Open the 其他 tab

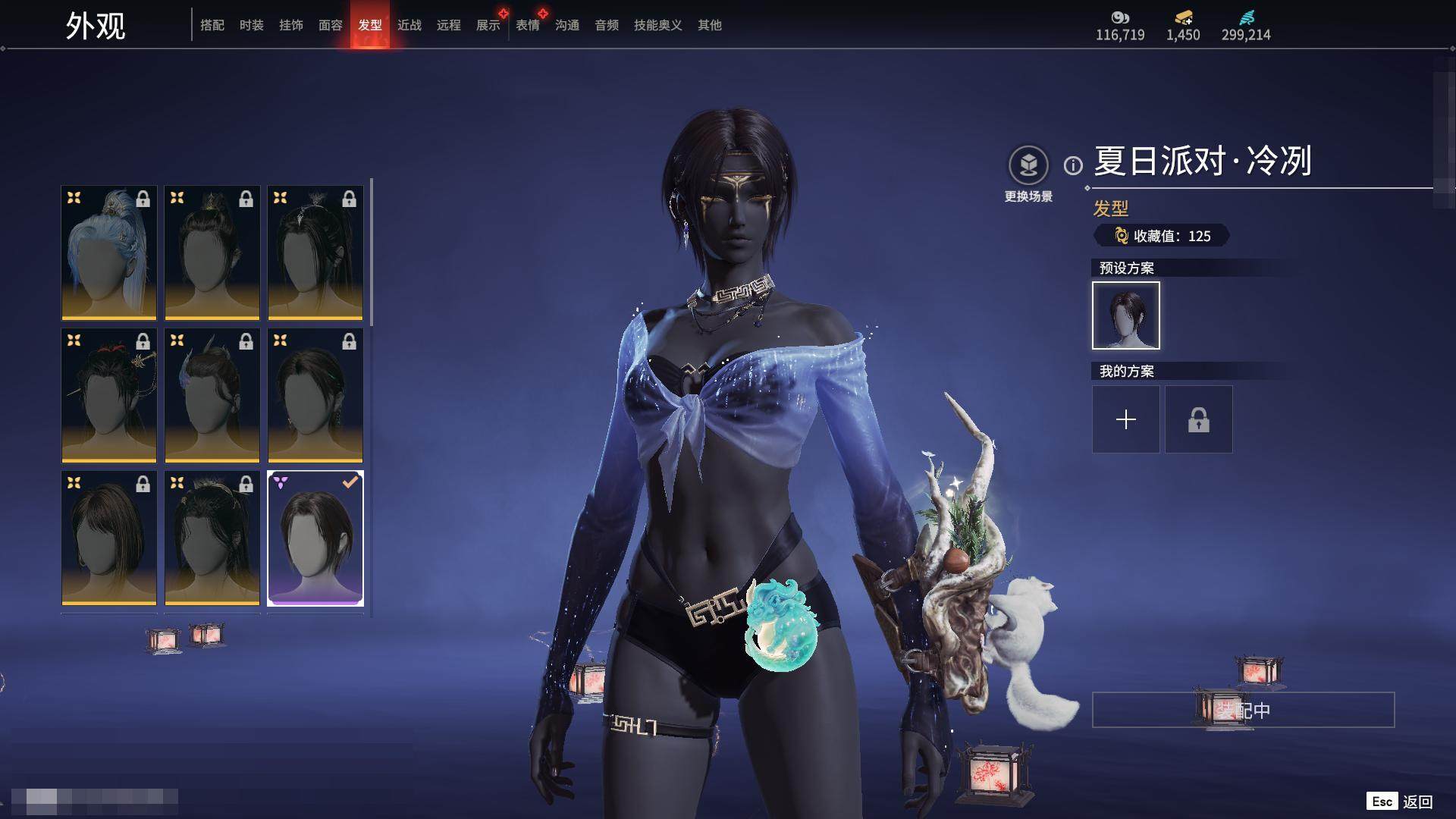click(710, 25)
